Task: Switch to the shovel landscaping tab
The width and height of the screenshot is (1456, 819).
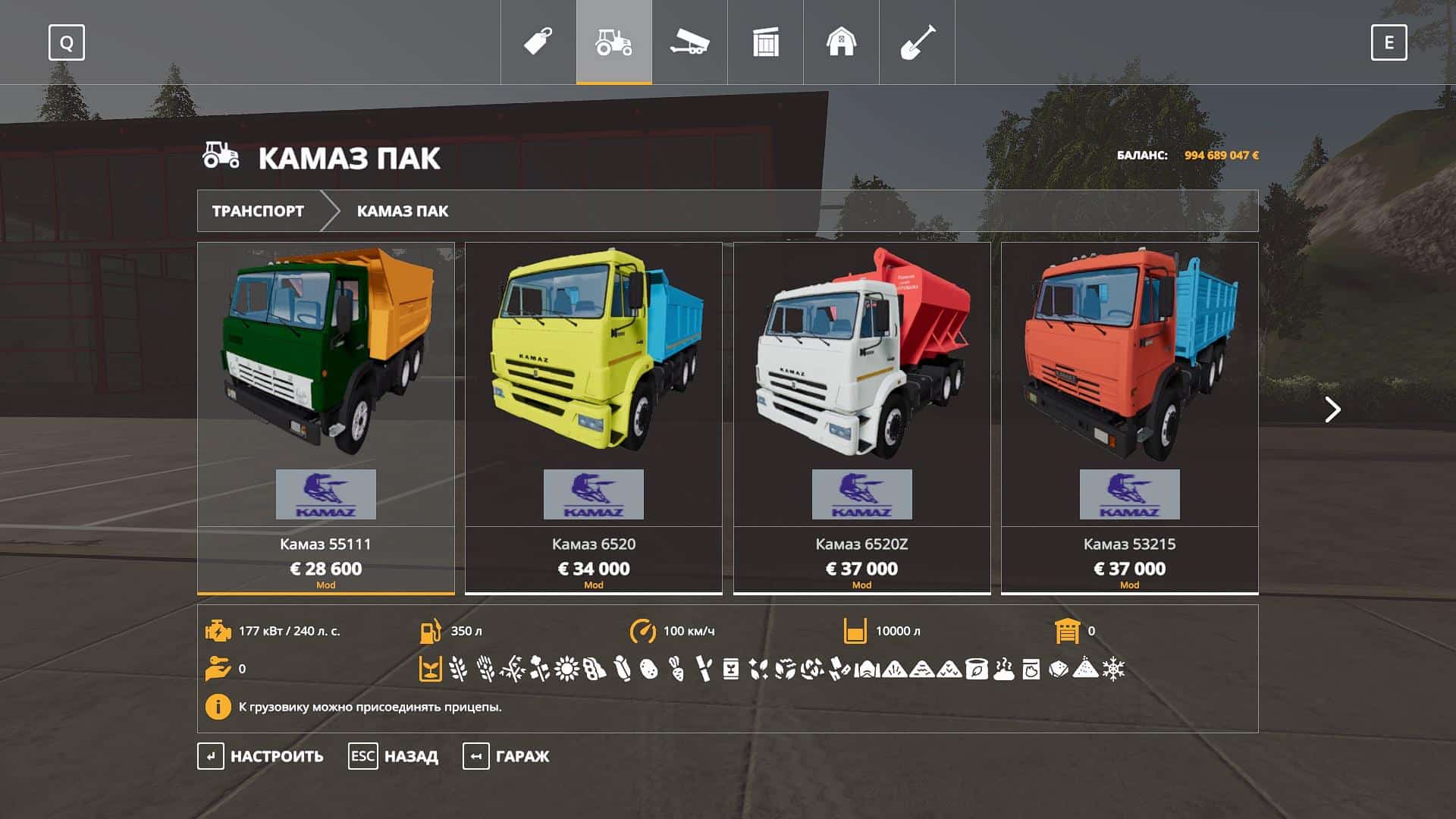Action: pyautogui.click(x=917, y=42)
